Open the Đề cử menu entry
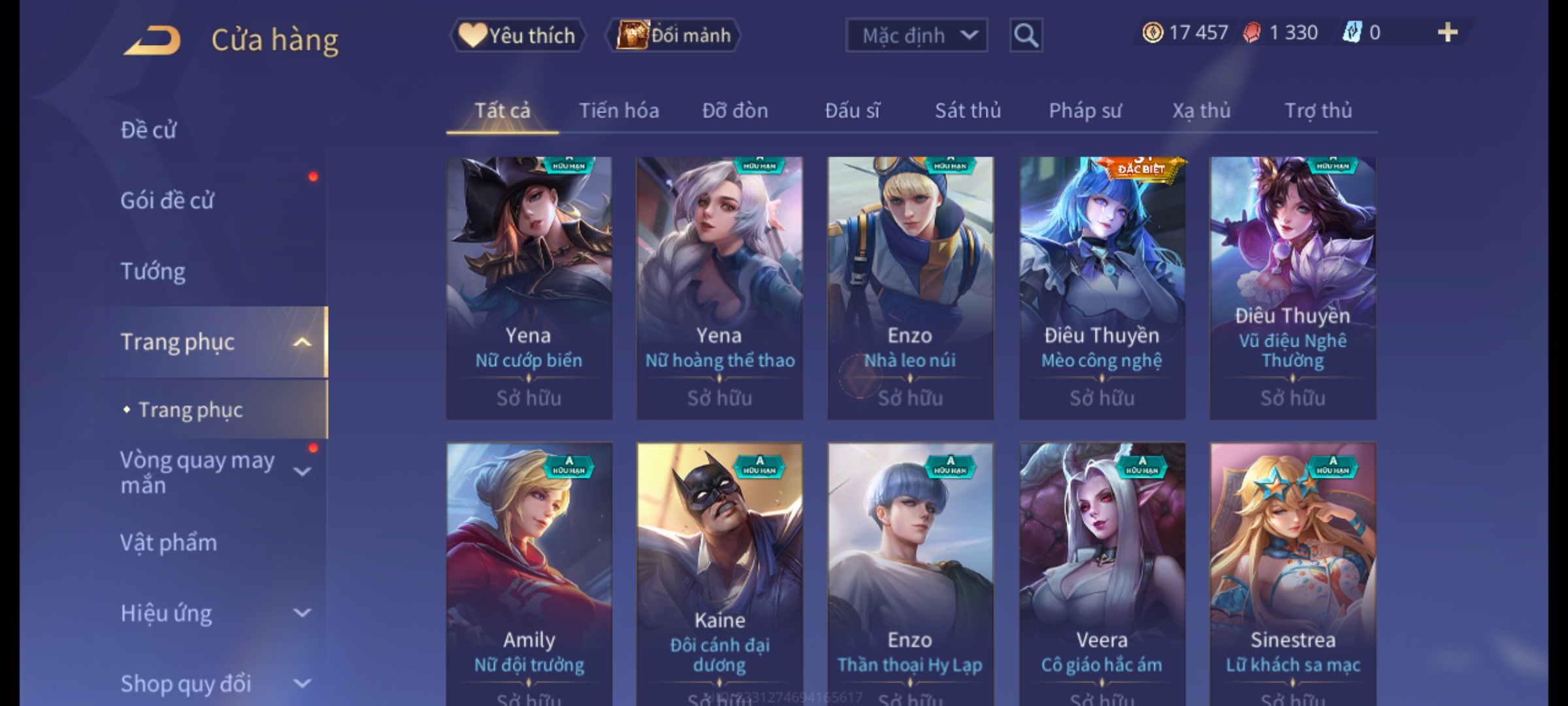1568x706 pixels. [x=149, y=130]
